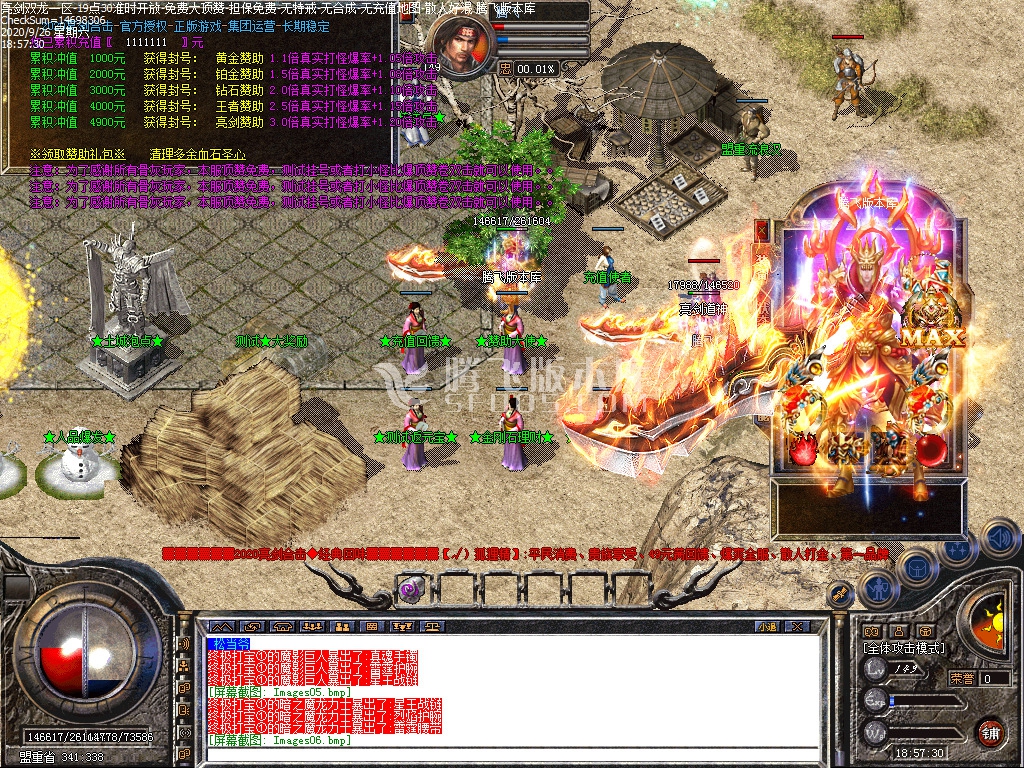
Task: Close the character equipment panel
Action: tap(762, 231)
